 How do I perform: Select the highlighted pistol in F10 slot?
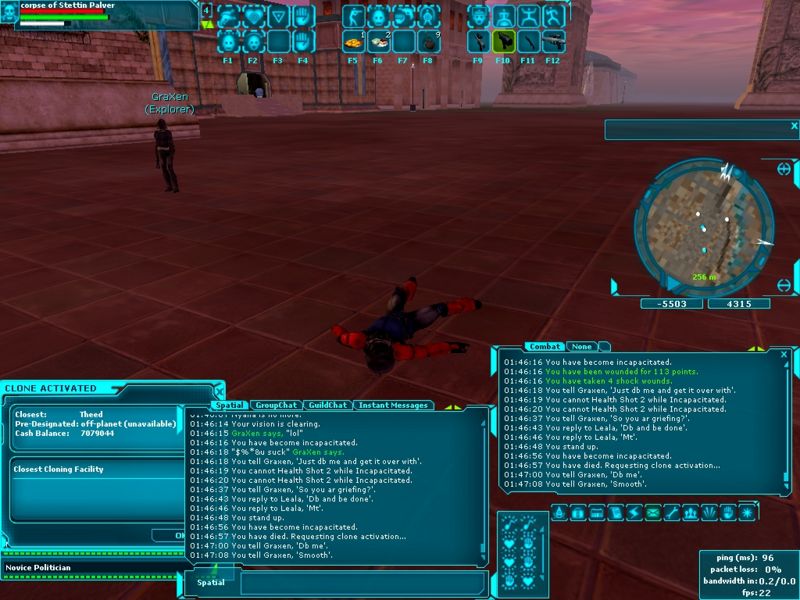(x=504, y=42)
